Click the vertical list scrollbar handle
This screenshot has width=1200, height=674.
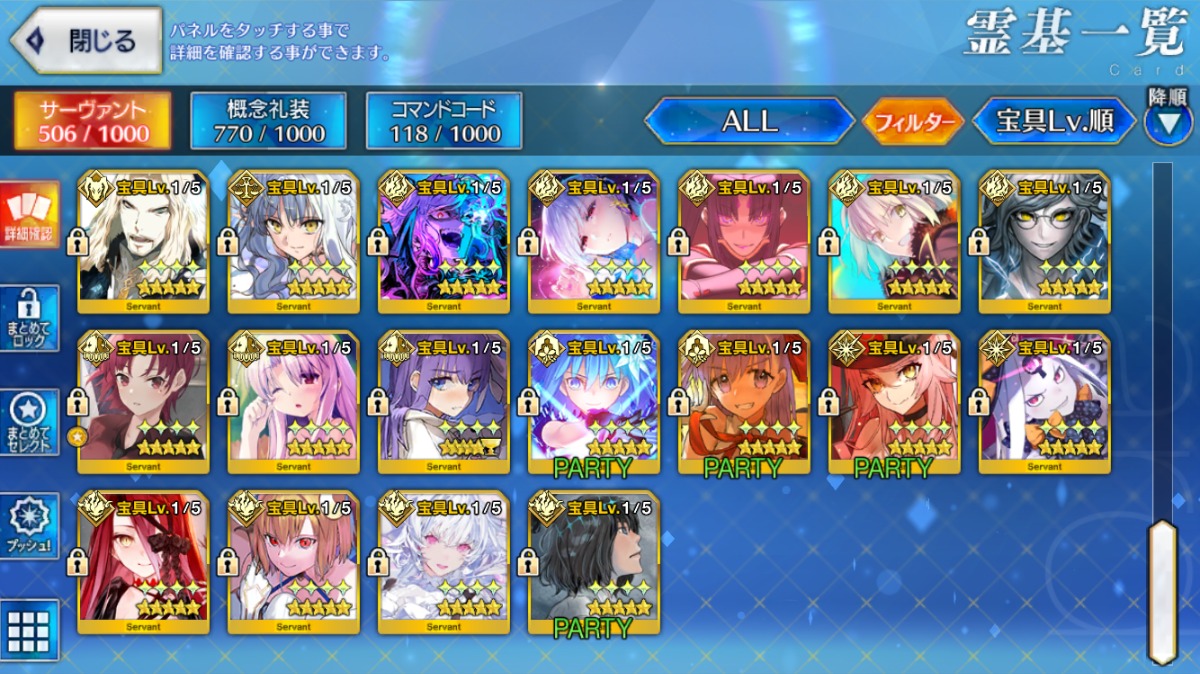(x=1162, y=590)
